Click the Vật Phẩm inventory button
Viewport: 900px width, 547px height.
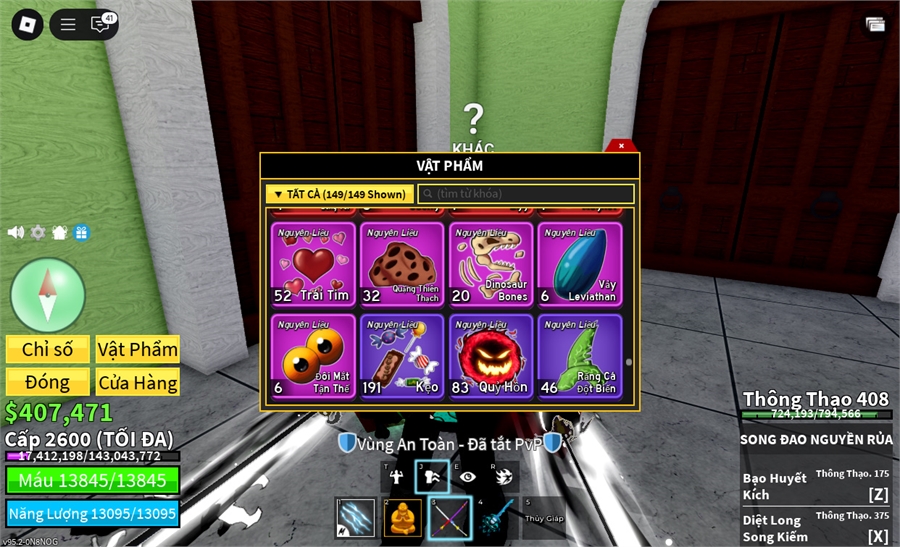(138, 349)
